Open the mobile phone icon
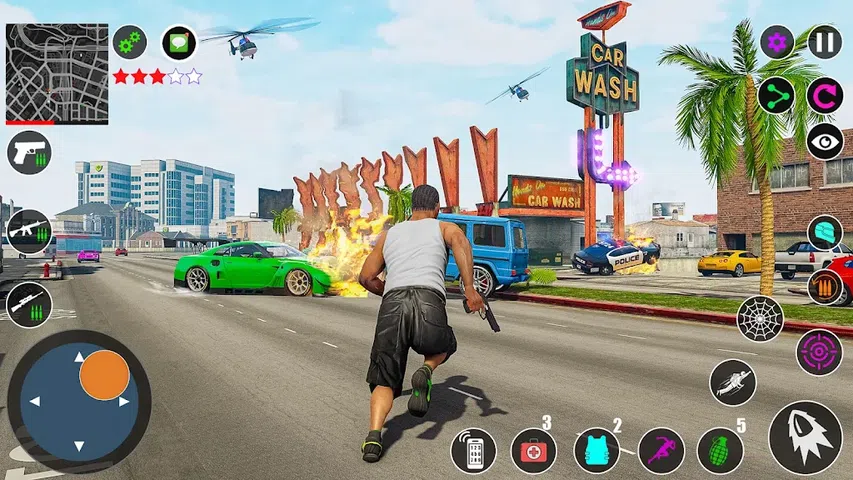This screenshot has height=480, width=853. [x=473, y=450]
